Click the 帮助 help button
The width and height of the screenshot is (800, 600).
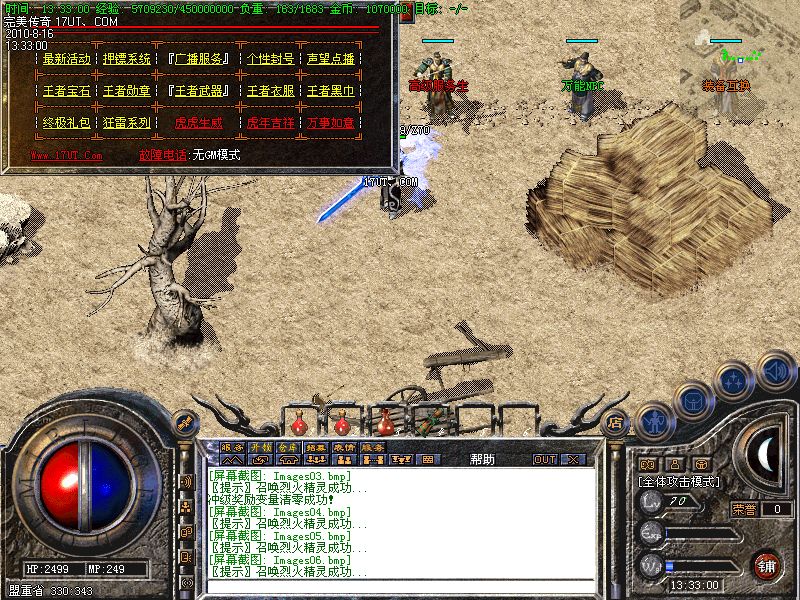point(482,459)
